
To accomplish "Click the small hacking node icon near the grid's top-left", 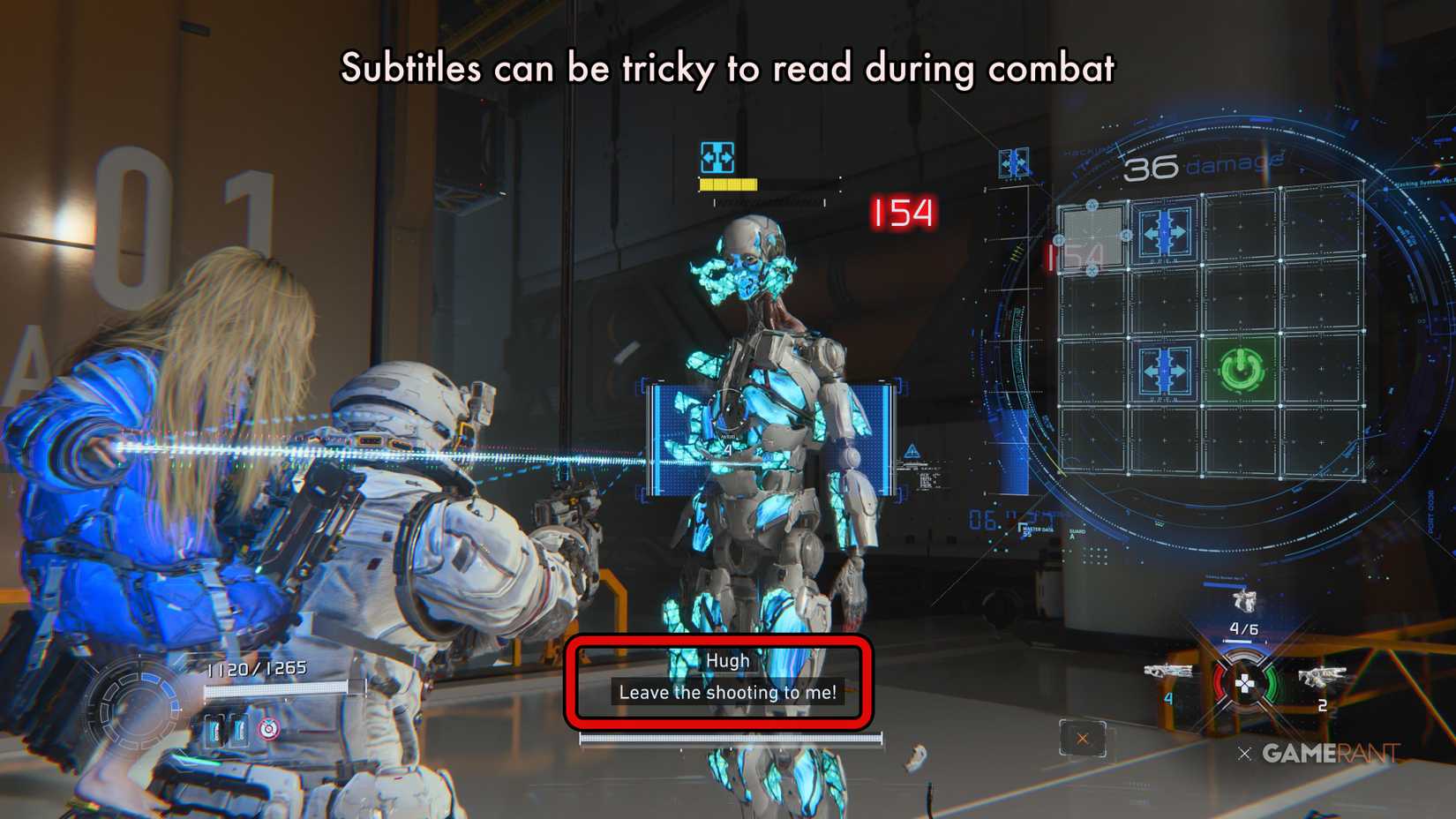I will [1091, 204].
